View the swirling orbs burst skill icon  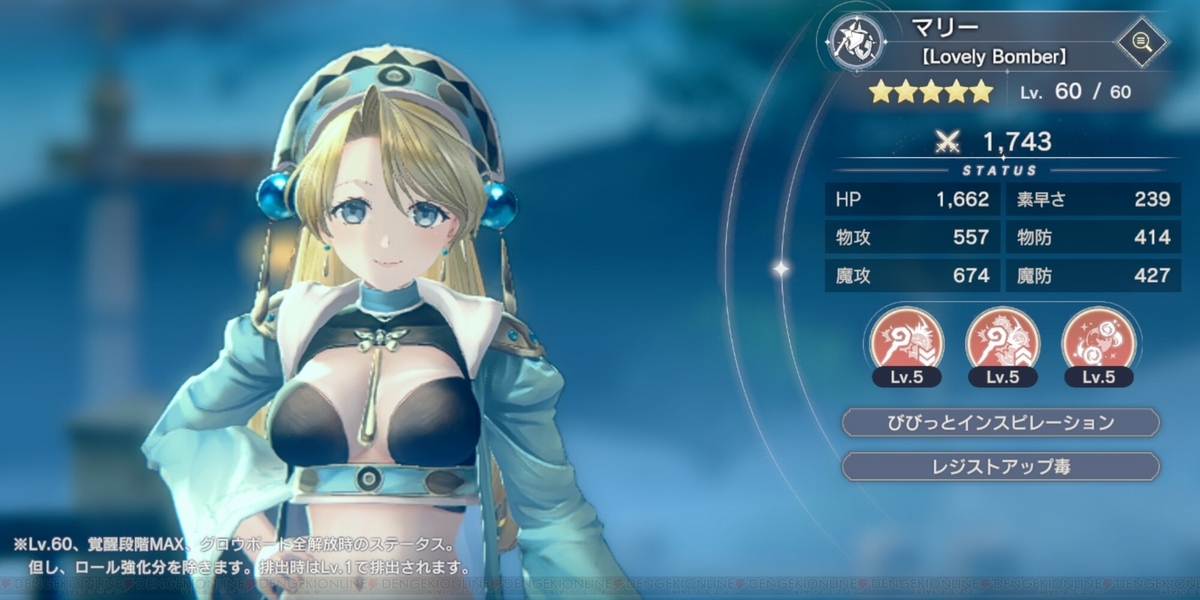pos(1098,339)
